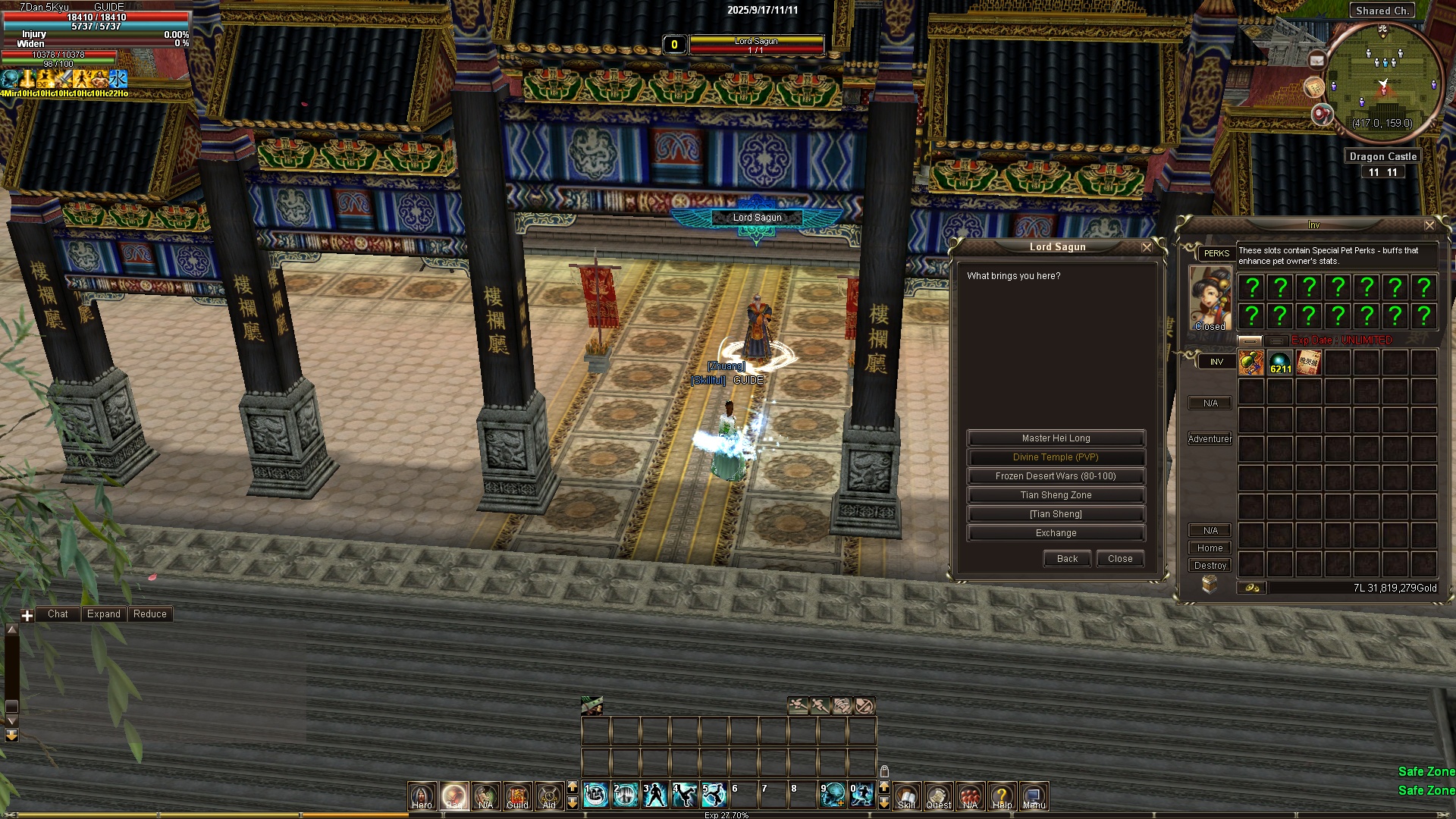The width and height of the screenshot is (1456, 819).
Task: Open the Hero character panel
Action: 422,795
